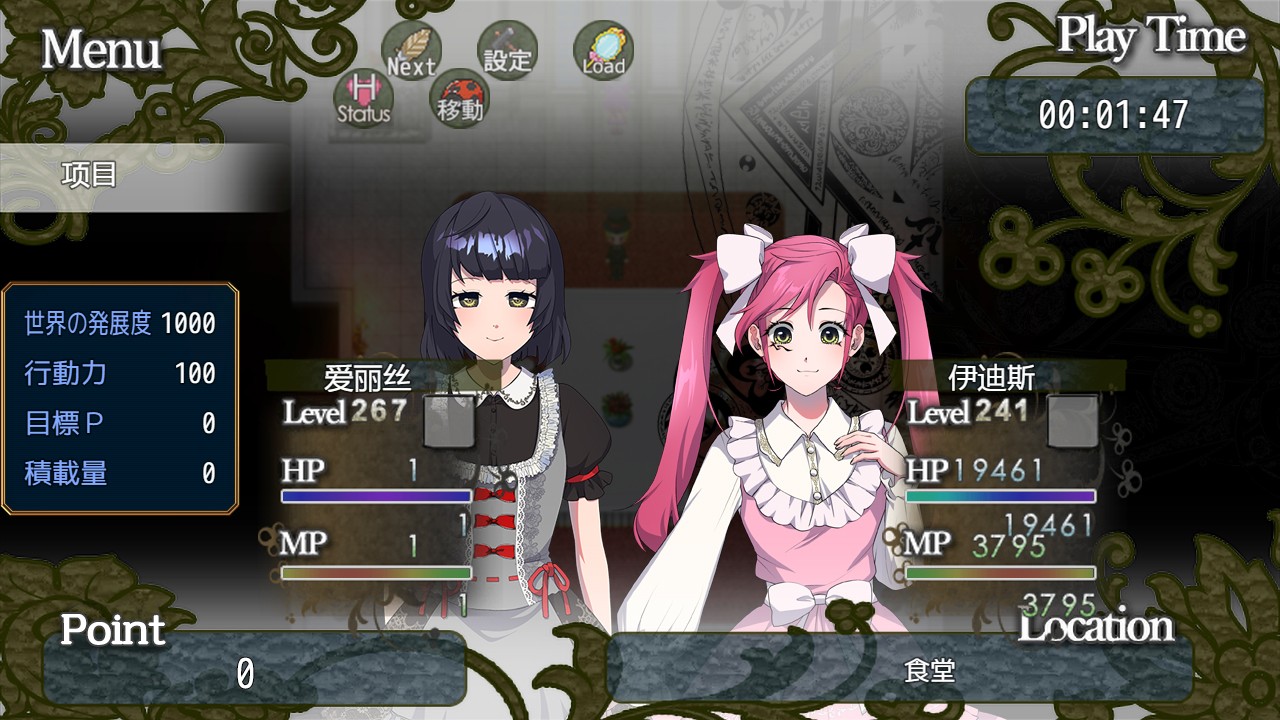Image resolution: width=1280 pixels, height=720 pixels.
Task: Open the 設定 settings icon
Action: tap(507, 51)
